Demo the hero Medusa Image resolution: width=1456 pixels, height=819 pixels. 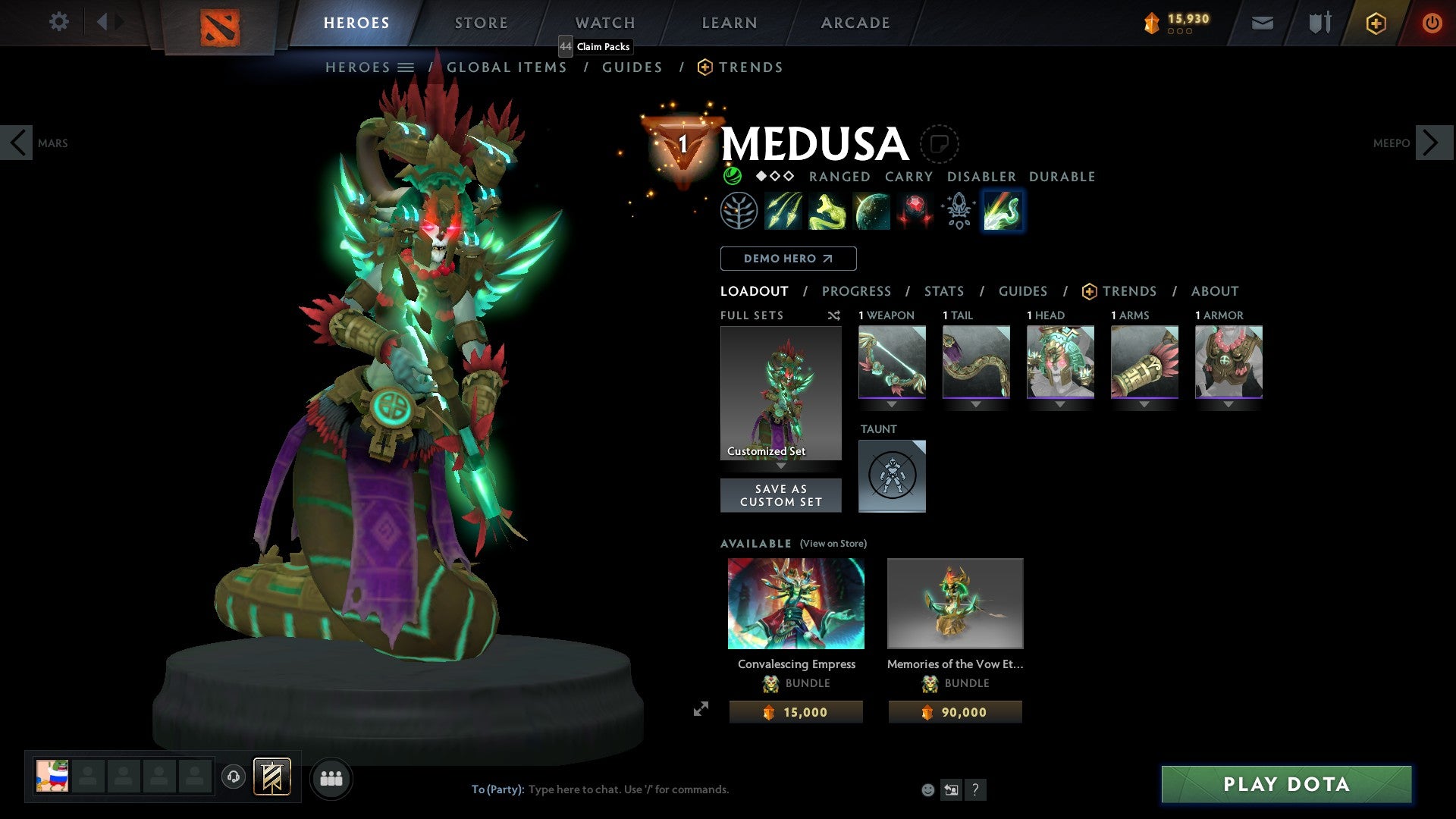pos(788,259)
